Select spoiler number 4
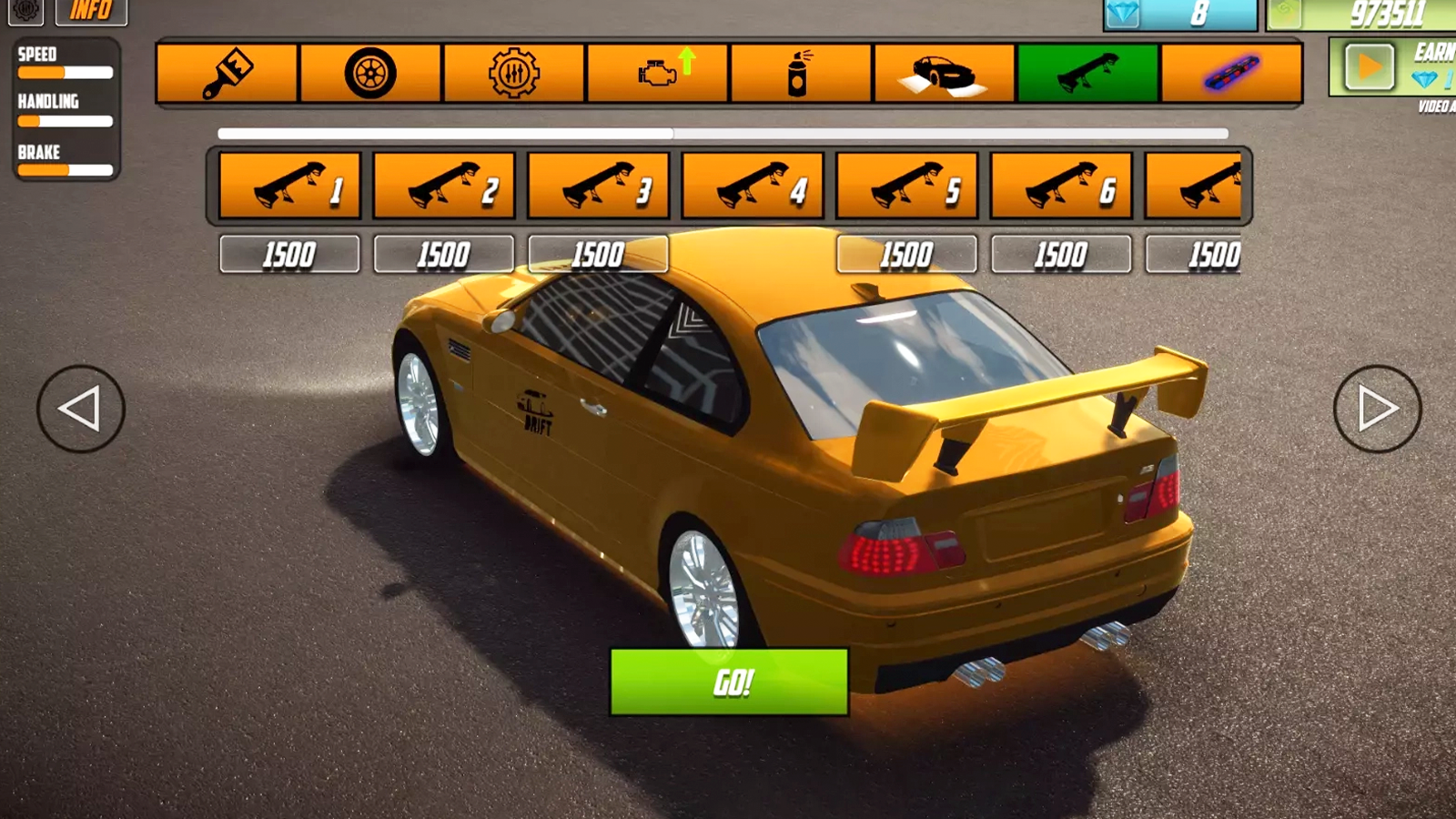 (753, 185)
